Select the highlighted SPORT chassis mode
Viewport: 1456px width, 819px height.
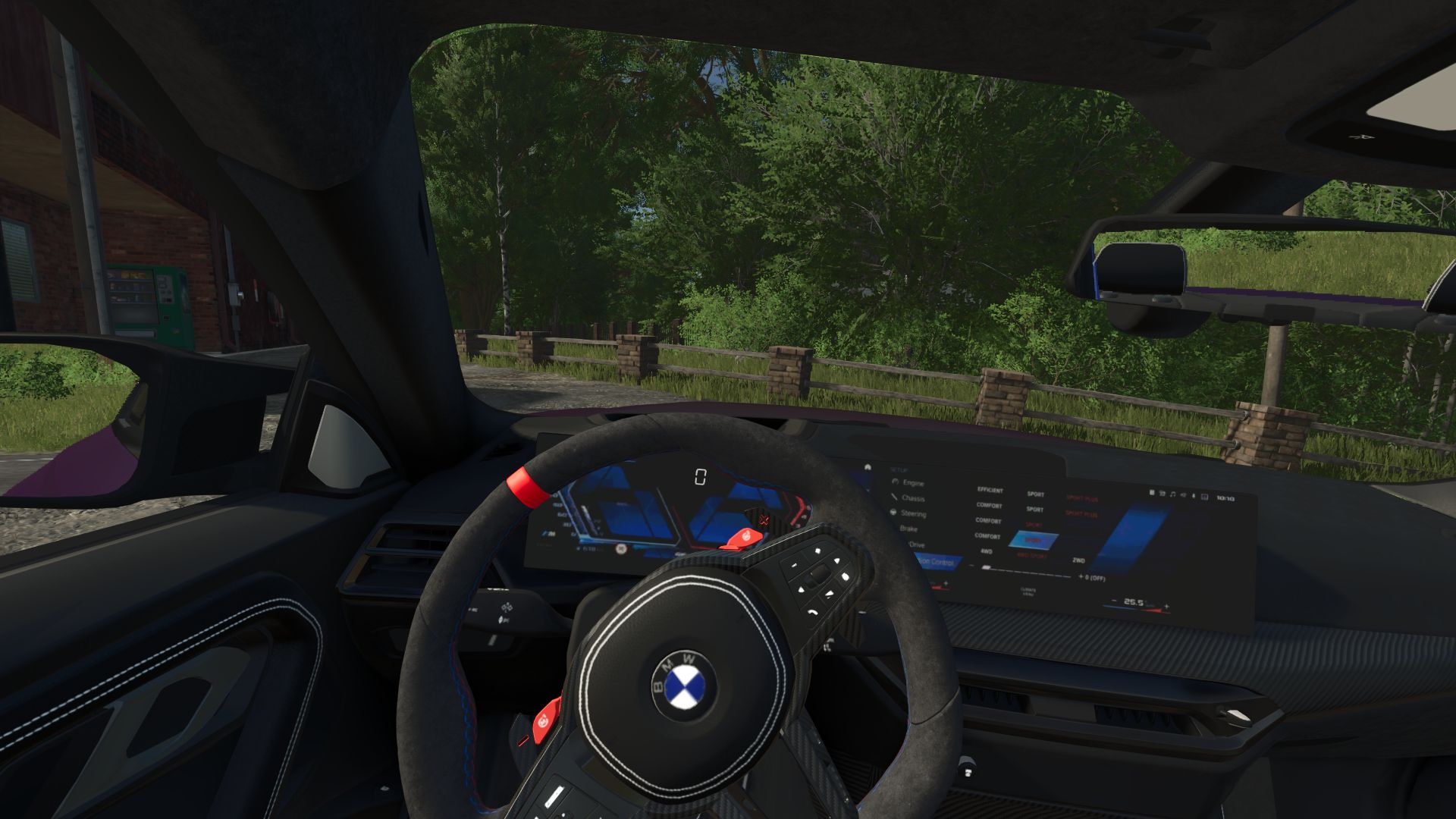click(x=1034, y=539)
